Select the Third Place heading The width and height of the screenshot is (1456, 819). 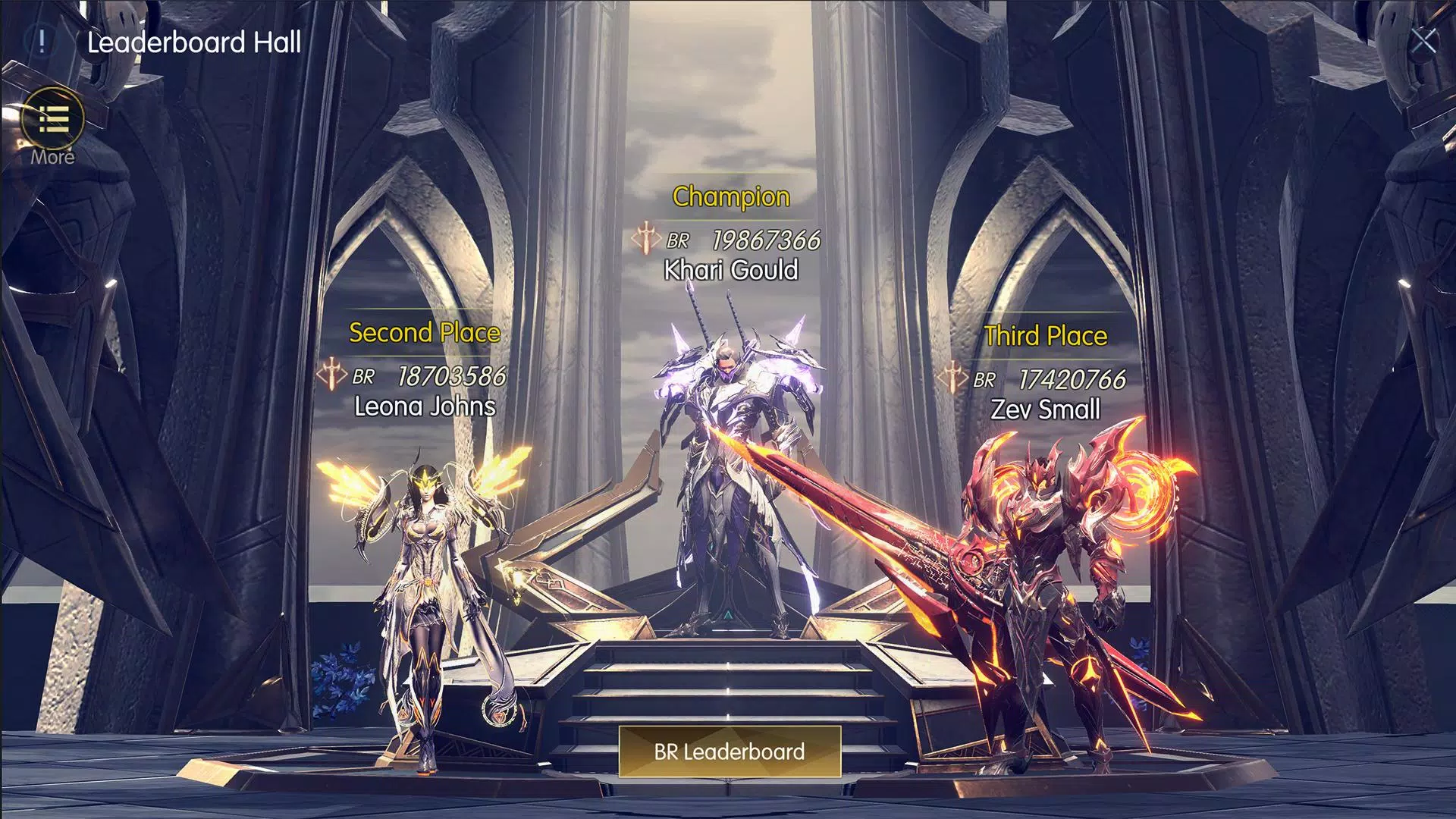coord(1045,336)
